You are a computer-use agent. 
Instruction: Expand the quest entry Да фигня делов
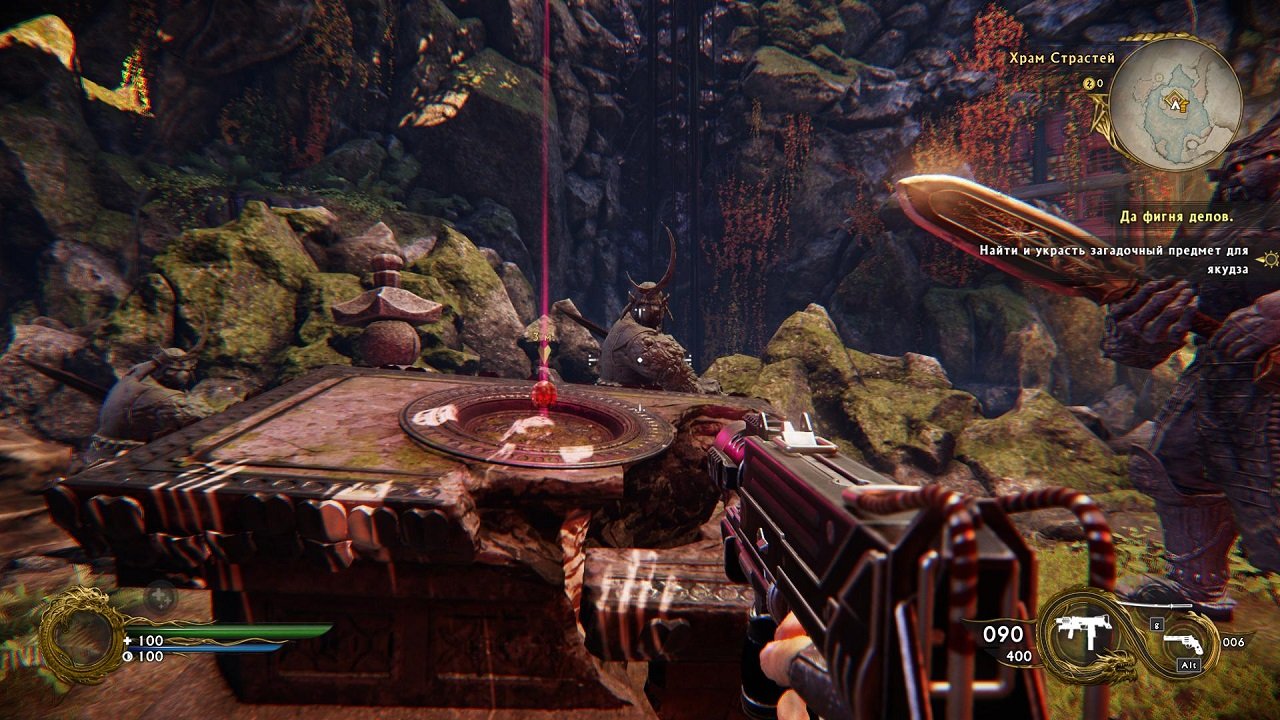point(1177,216)
